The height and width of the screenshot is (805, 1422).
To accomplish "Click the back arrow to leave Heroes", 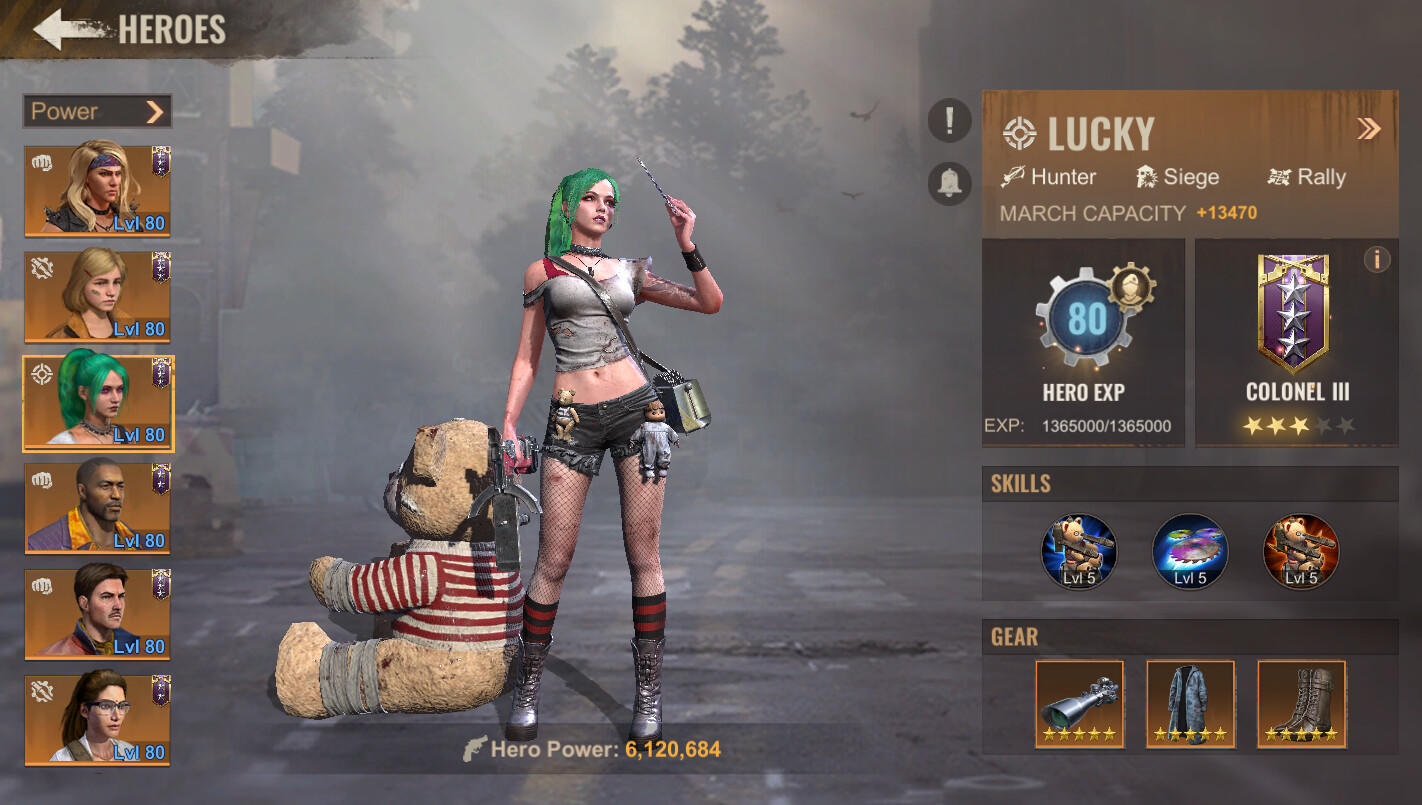I will click(60, 30).
